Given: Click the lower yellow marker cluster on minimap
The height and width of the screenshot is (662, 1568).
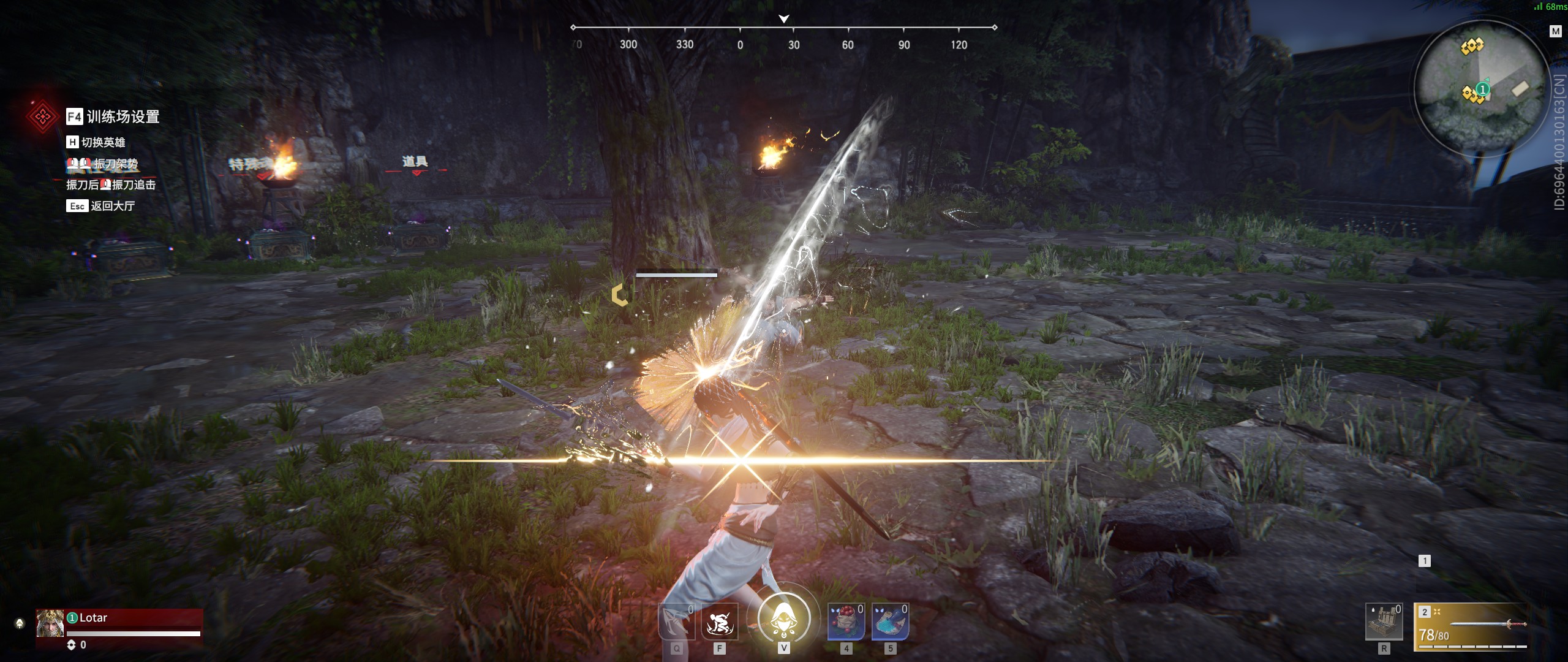Looking at the screenshot, I should pos(1472,95).
